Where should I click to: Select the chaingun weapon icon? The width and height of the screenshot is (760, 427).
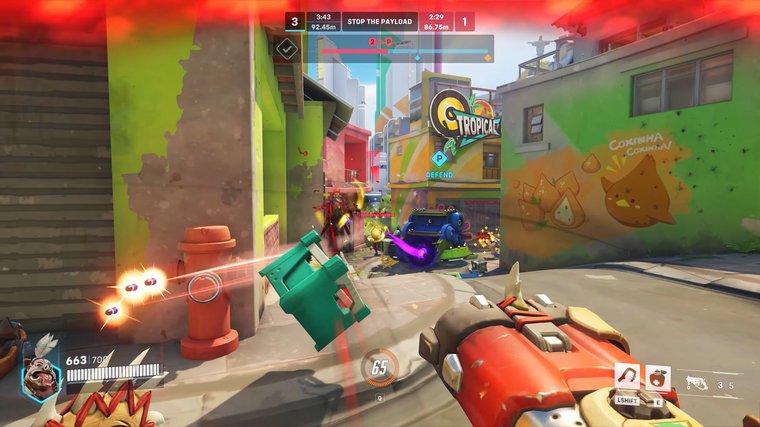tap(697, 383)
